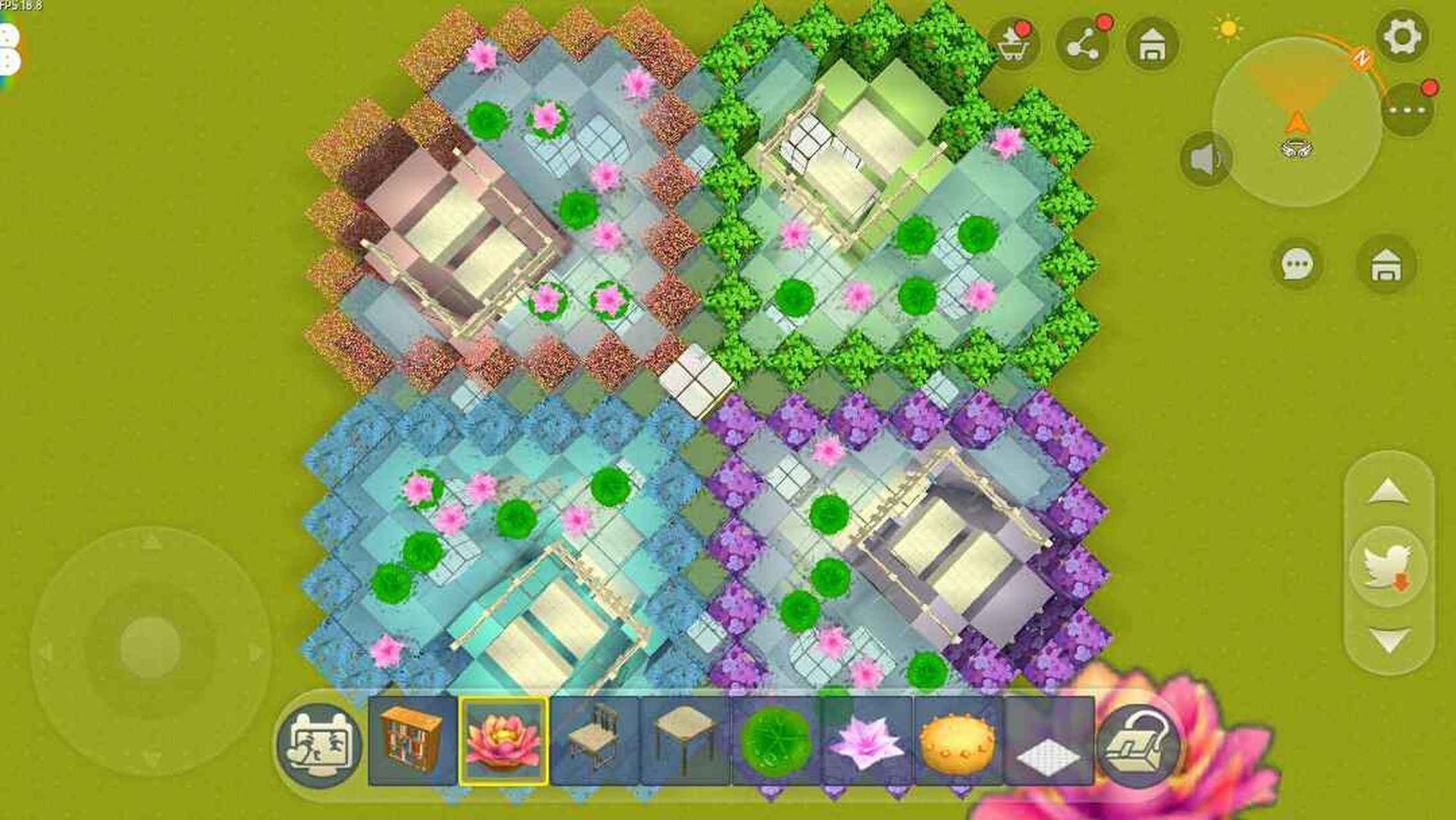Tap the down arrow to descend
This screenshot has width=1456, height=820.
point(1388,640)
